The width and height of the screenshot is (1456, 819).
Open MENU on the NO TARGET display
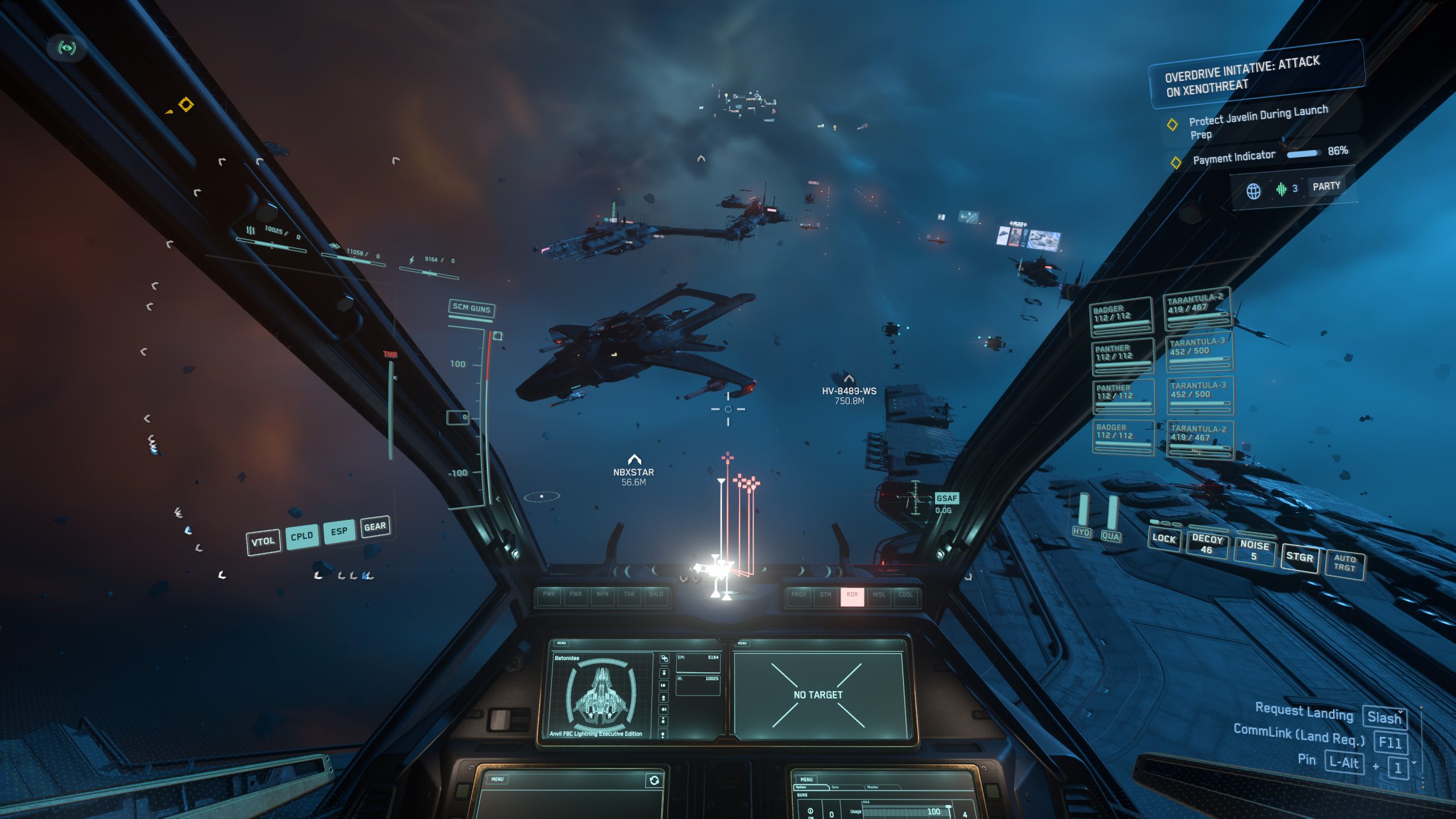point(742,643)
